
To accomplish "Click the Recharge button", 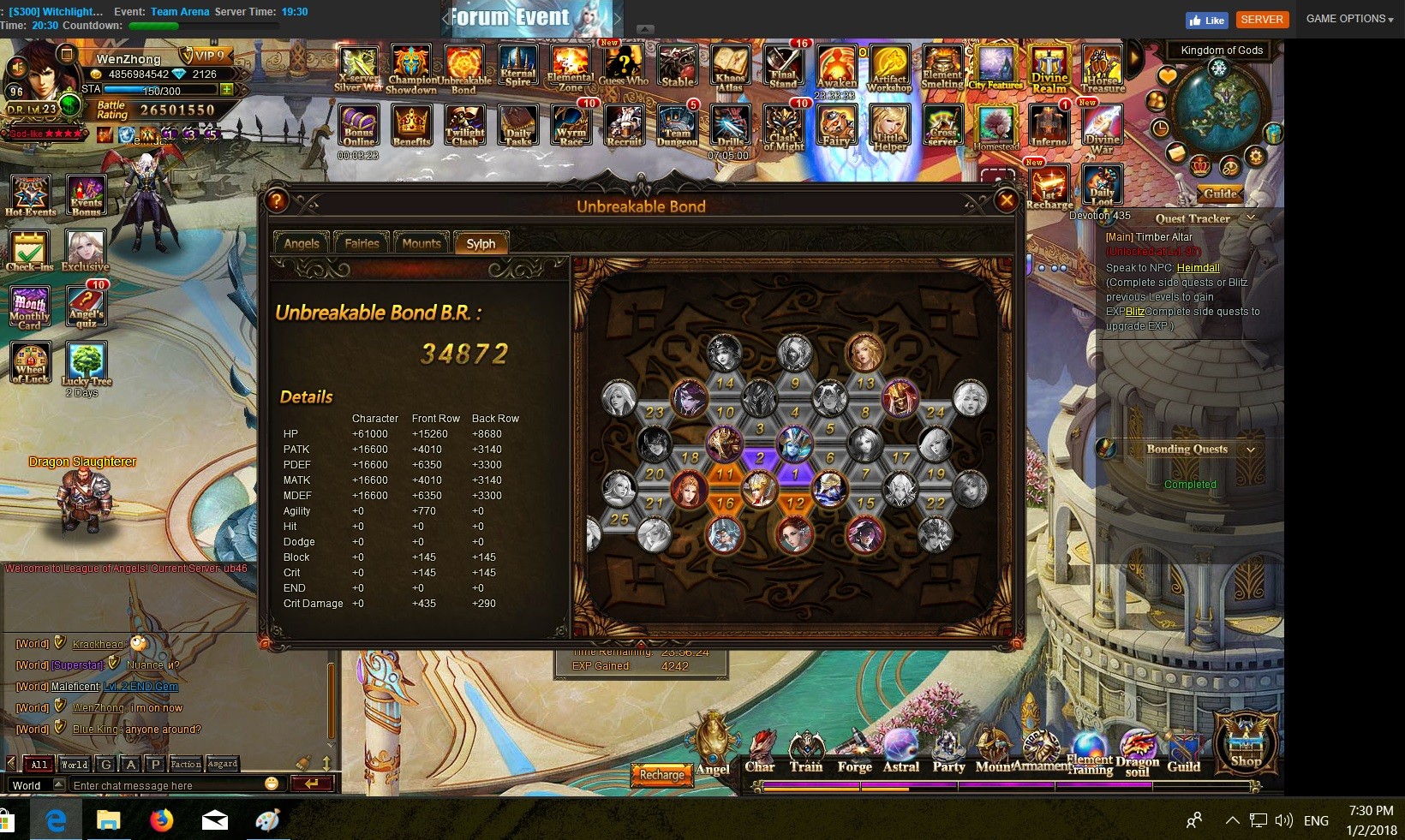I will [x=661, y=774].
